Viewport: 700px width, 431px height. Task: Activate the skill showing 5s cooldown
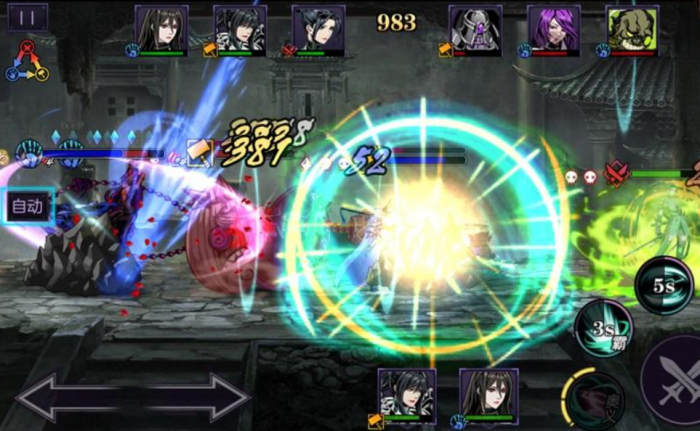(x=664, y=284)
